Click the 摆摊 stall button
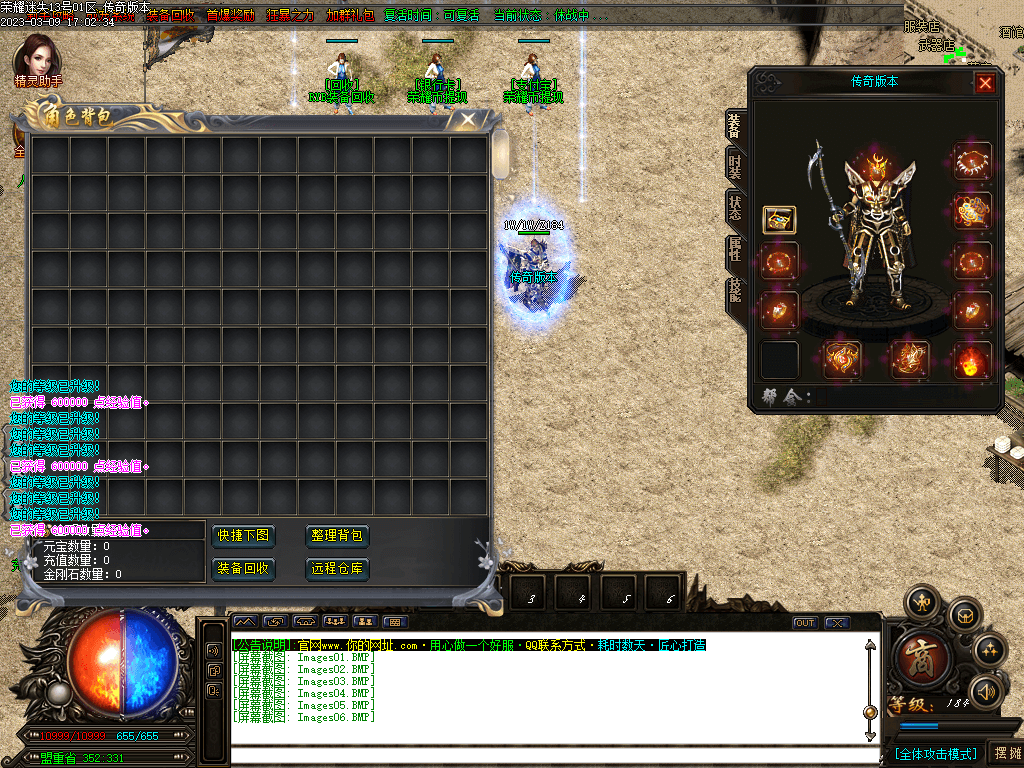1024x768 pixels. [1007, 753]
